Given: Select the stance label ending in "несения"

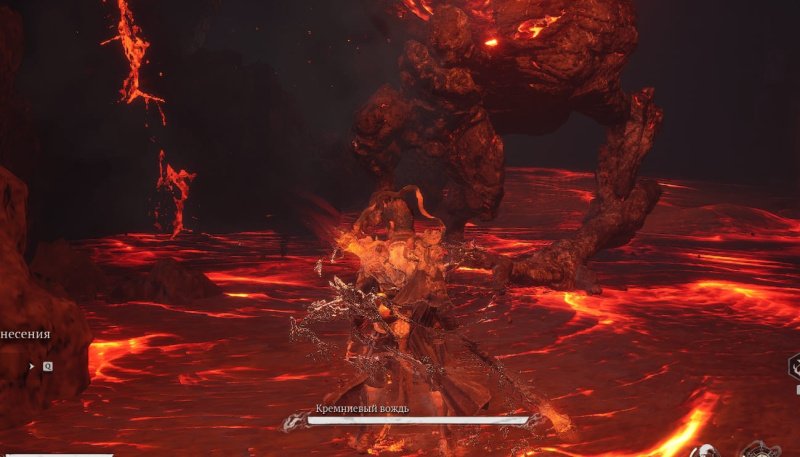Looking at the screenshot, I should tap(26, 336).
